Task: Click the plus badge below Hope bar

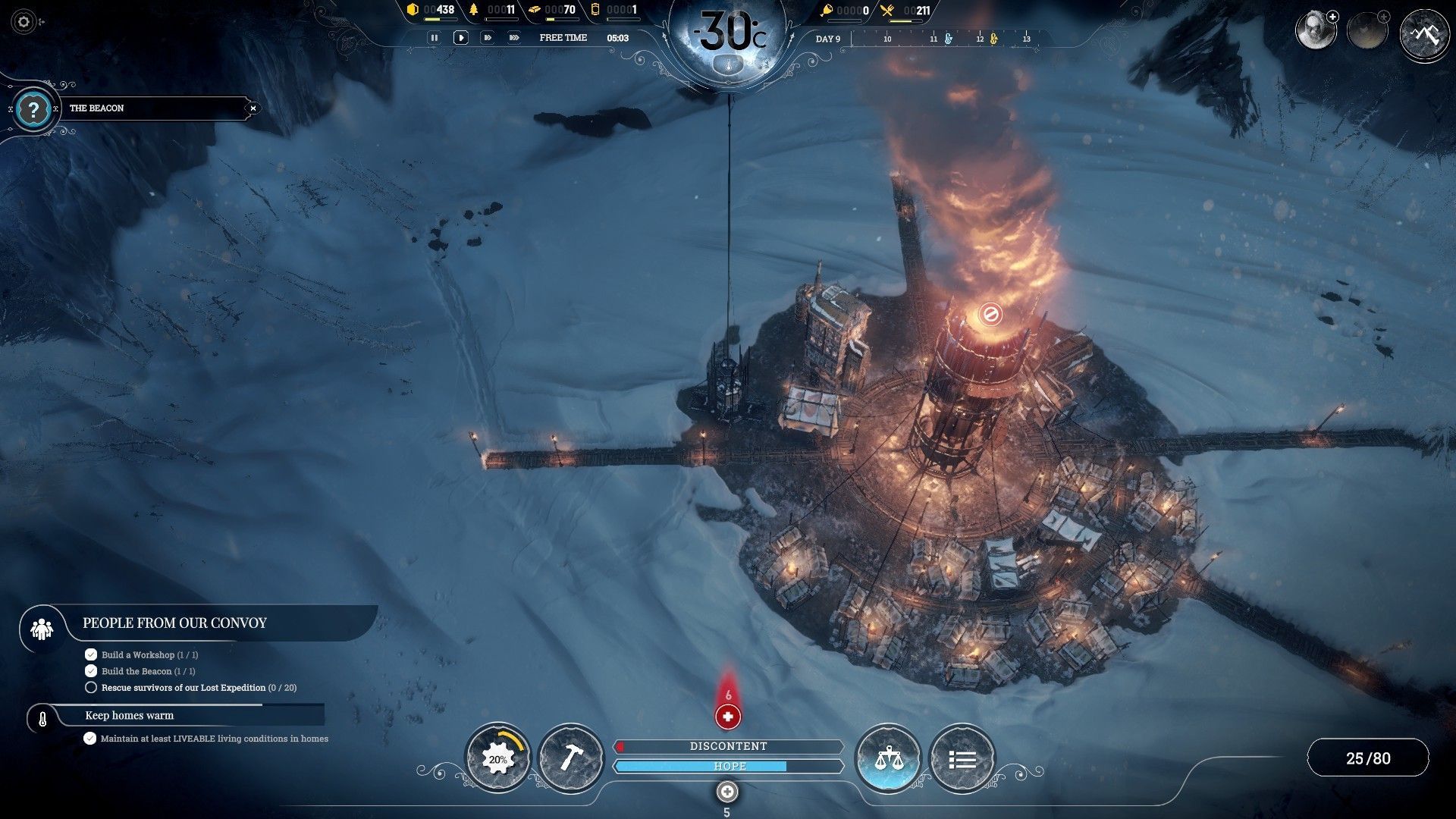Action: pos(727,792)
